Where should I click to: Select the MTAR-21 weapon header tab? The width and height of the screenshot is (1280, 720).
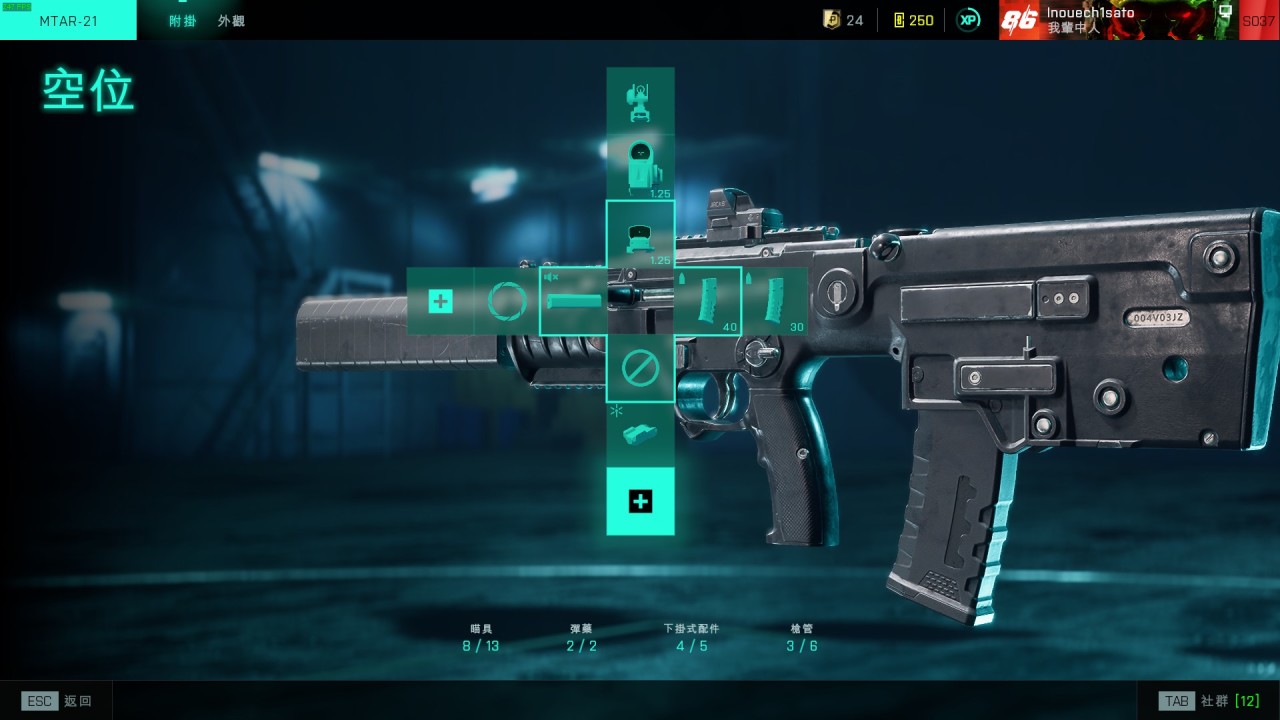[68, 21]
